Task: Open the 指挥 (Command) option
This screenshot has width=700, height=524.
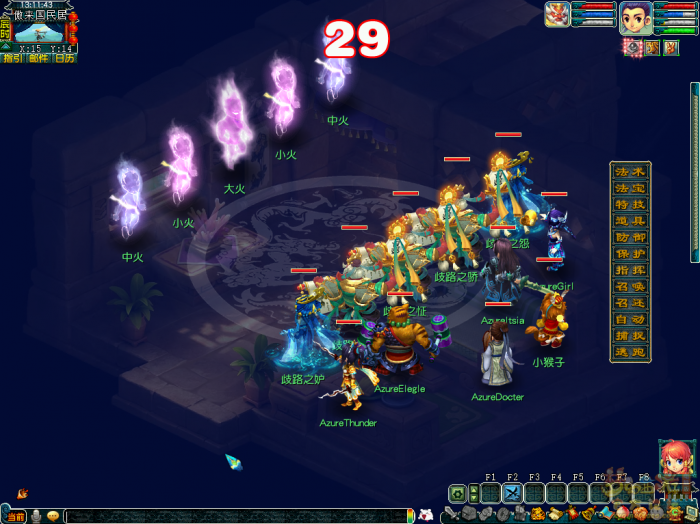Action: [630, 270]
